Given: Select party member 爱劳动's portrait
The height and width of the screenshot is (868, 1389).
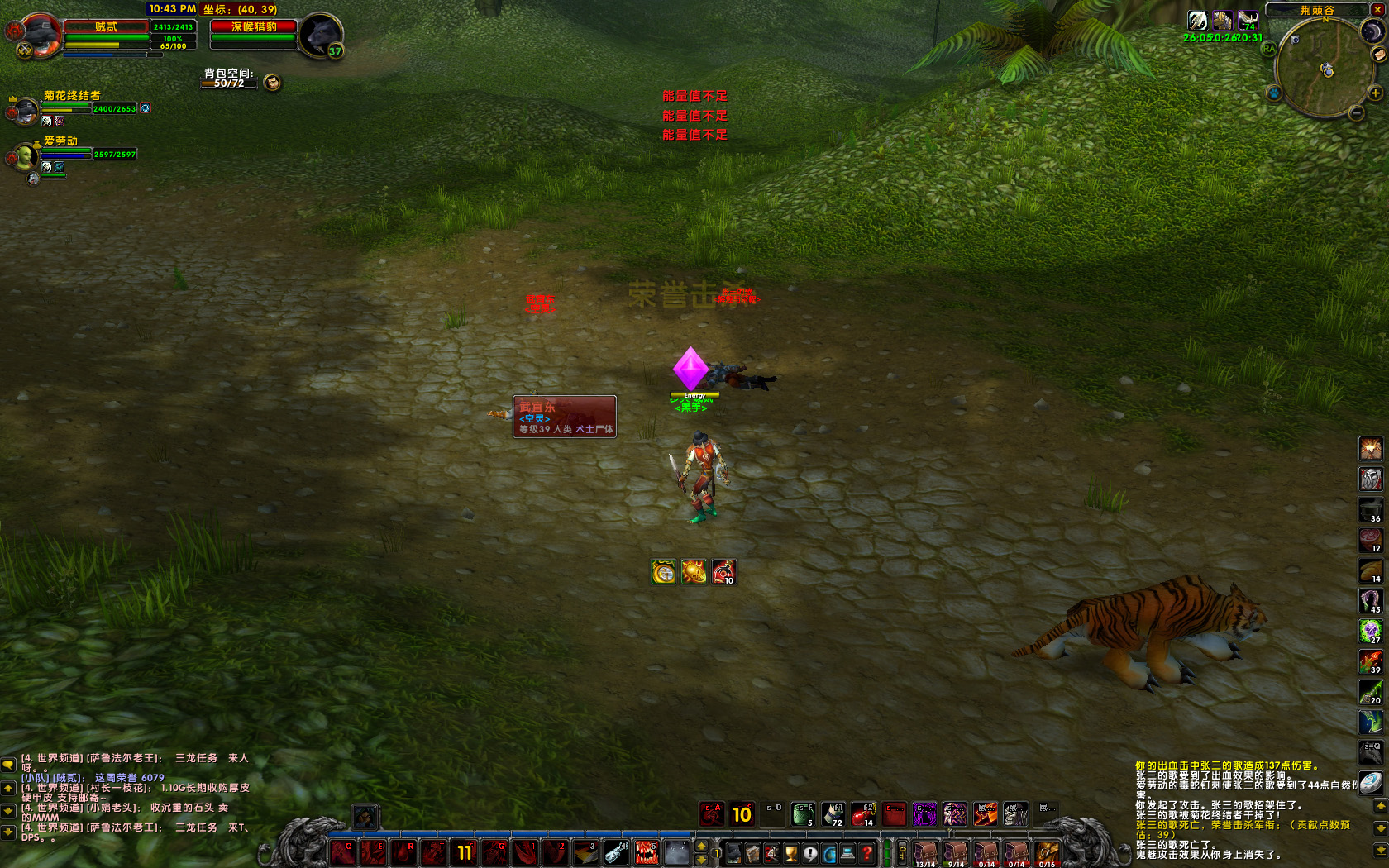Looking at the screenshot, I should coord(25,155).
